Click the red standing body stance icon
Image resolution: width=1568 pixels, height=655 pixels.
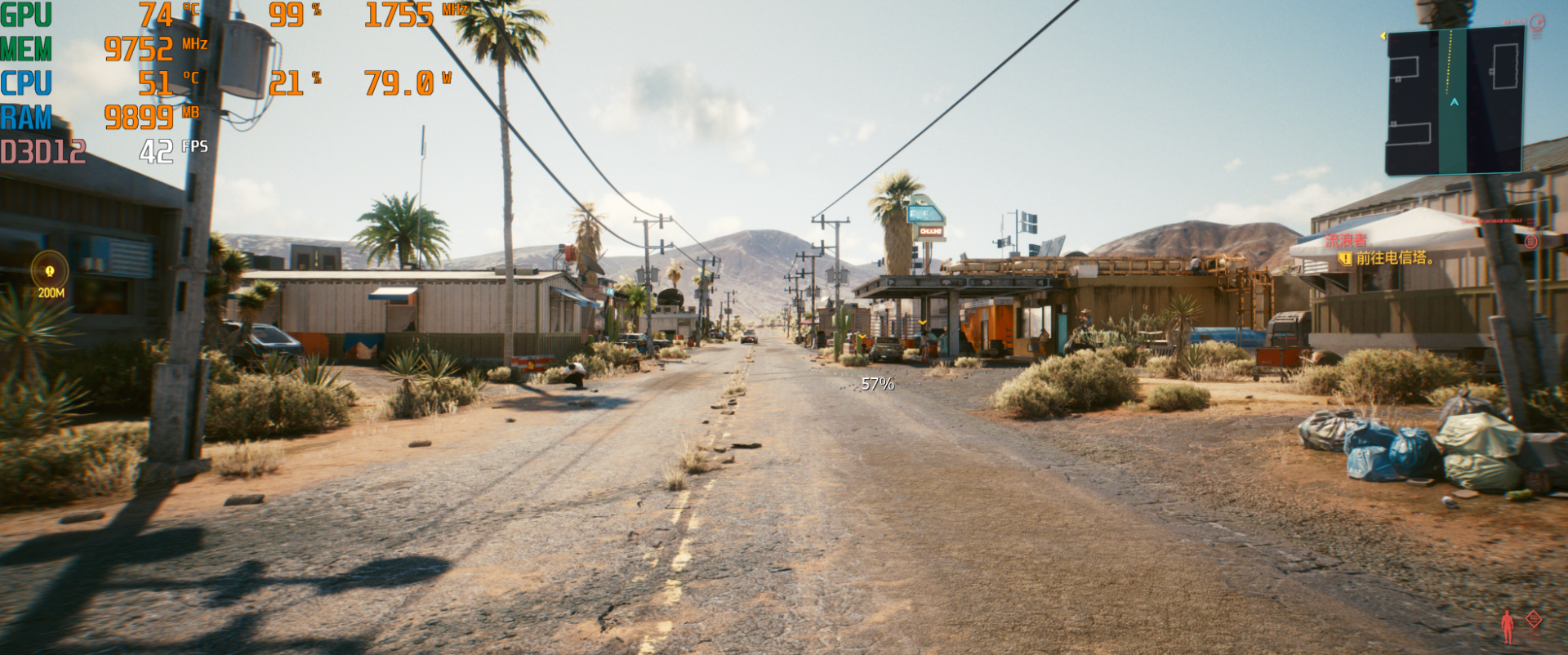tap(1507, 627)
